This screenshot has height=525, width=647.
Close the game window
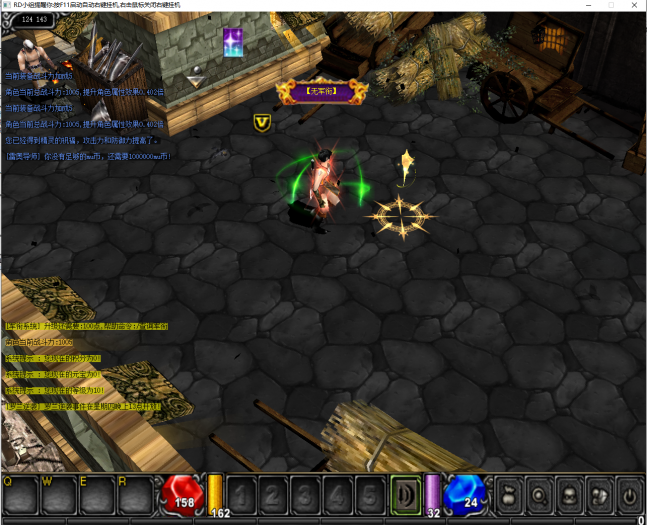pos(634,6)
